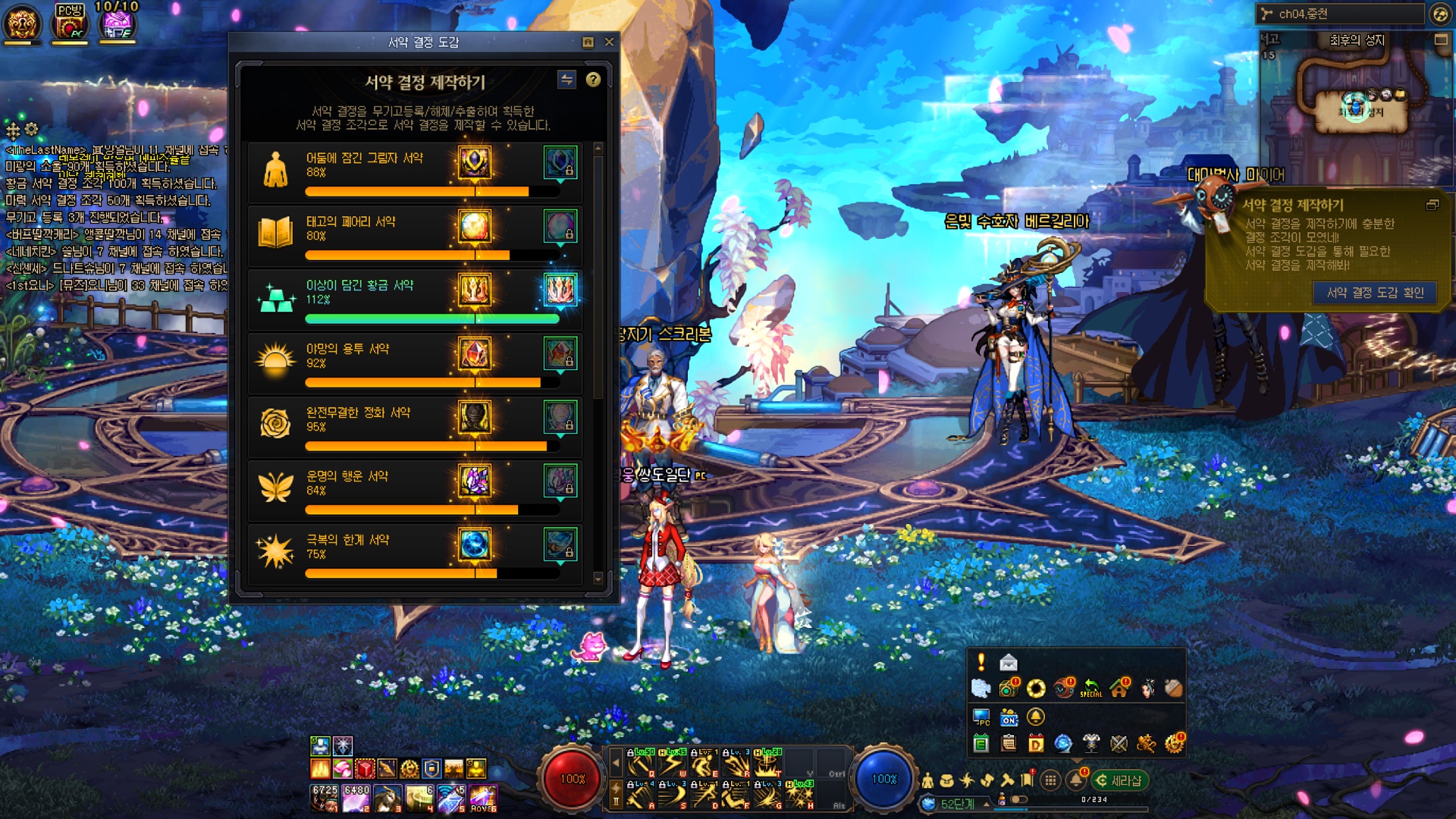Screen dimensions: 1456x819
Task: Claim the glowing 이상이 담긴 황금 서약 crystal
Action: pyautogui.click(x=560, y=290)
